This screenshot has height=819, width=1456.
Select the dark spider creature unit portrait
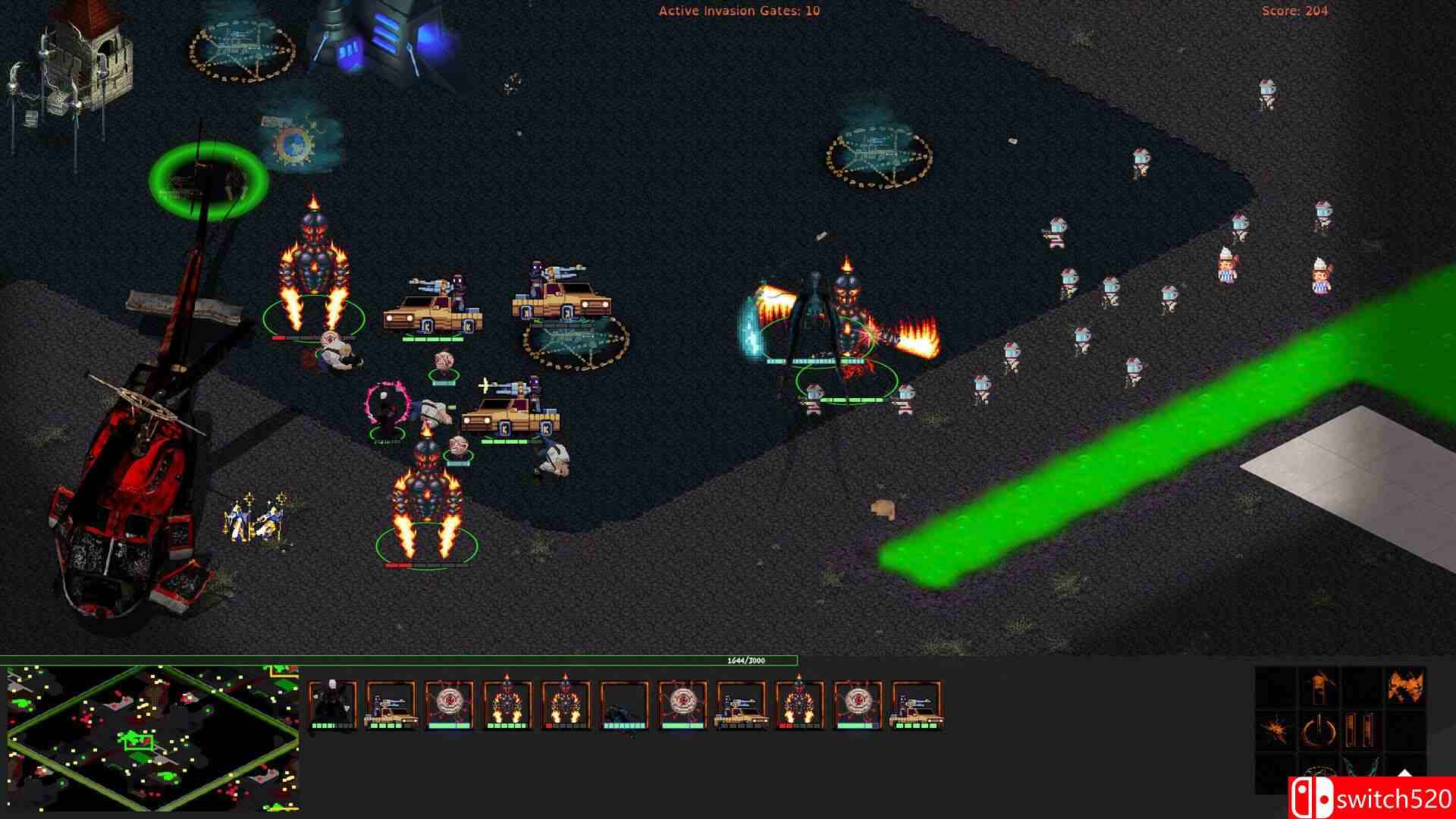pyautogui.click(x=625, y=704)
